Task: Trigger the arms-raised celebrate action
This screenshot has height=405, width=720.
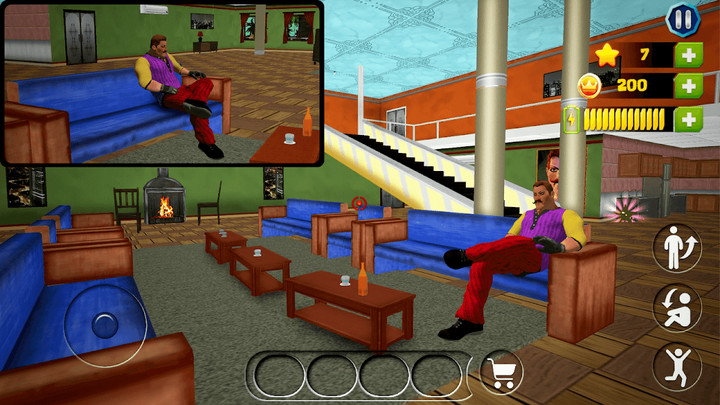Action: [677, 366]
